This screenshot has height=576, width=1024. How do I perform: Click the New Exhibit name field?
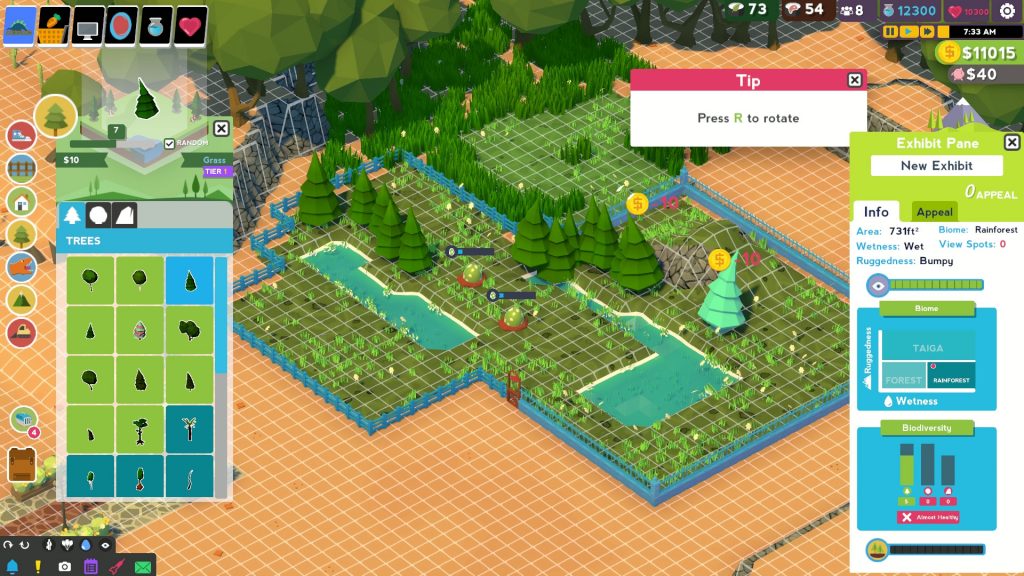point(935,166)
